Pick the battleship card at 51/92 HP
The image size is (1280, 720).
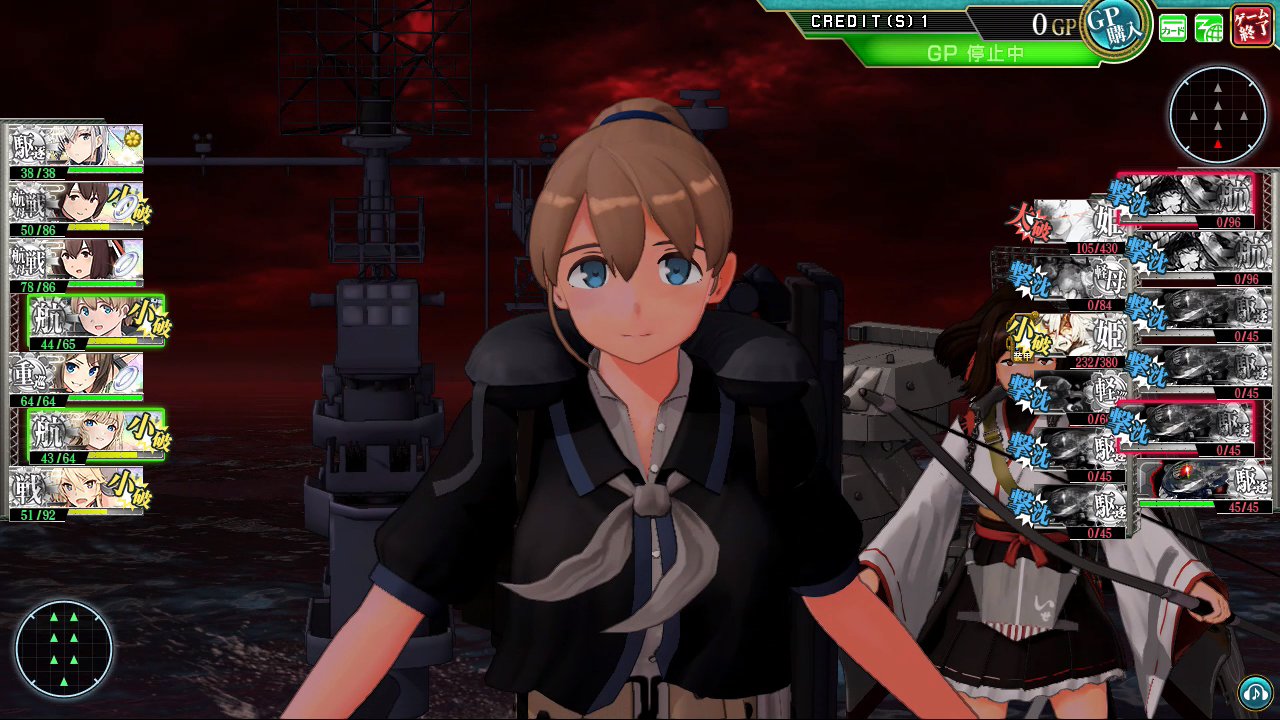tap(76, 493)
